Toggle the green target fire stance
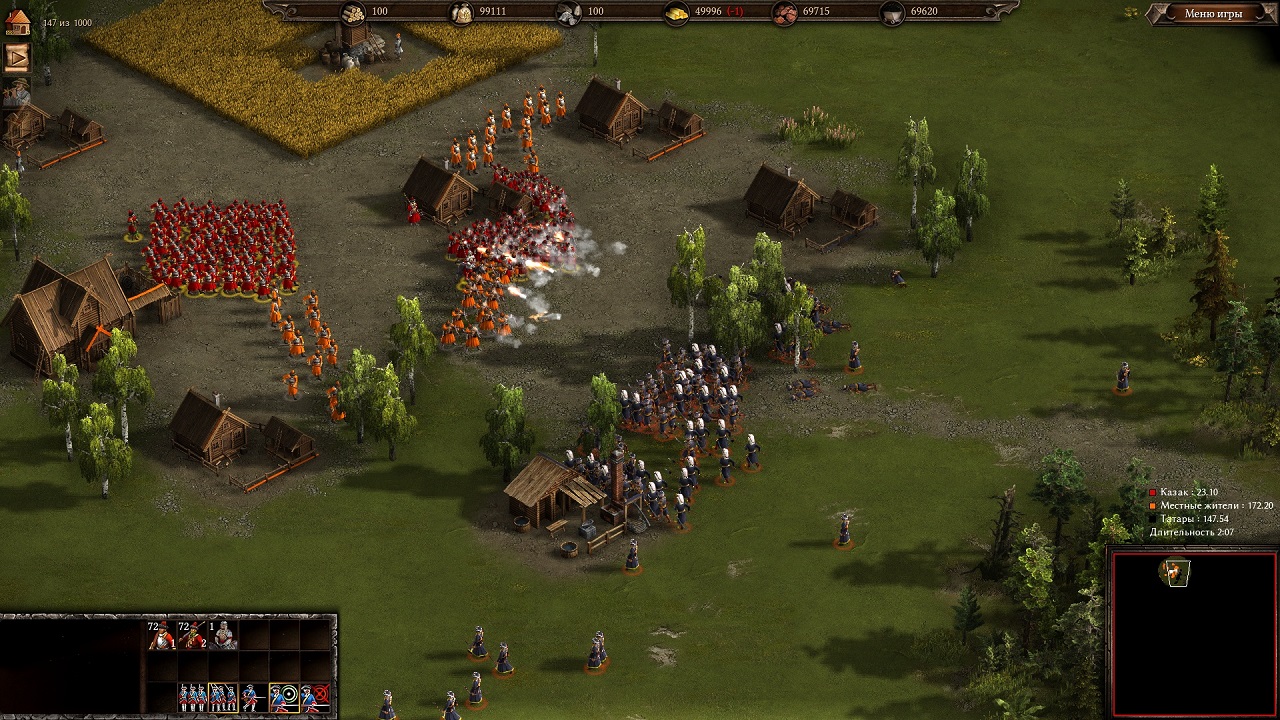The image size is (1280, 720). pyautogui.click(x=285, y=697)
